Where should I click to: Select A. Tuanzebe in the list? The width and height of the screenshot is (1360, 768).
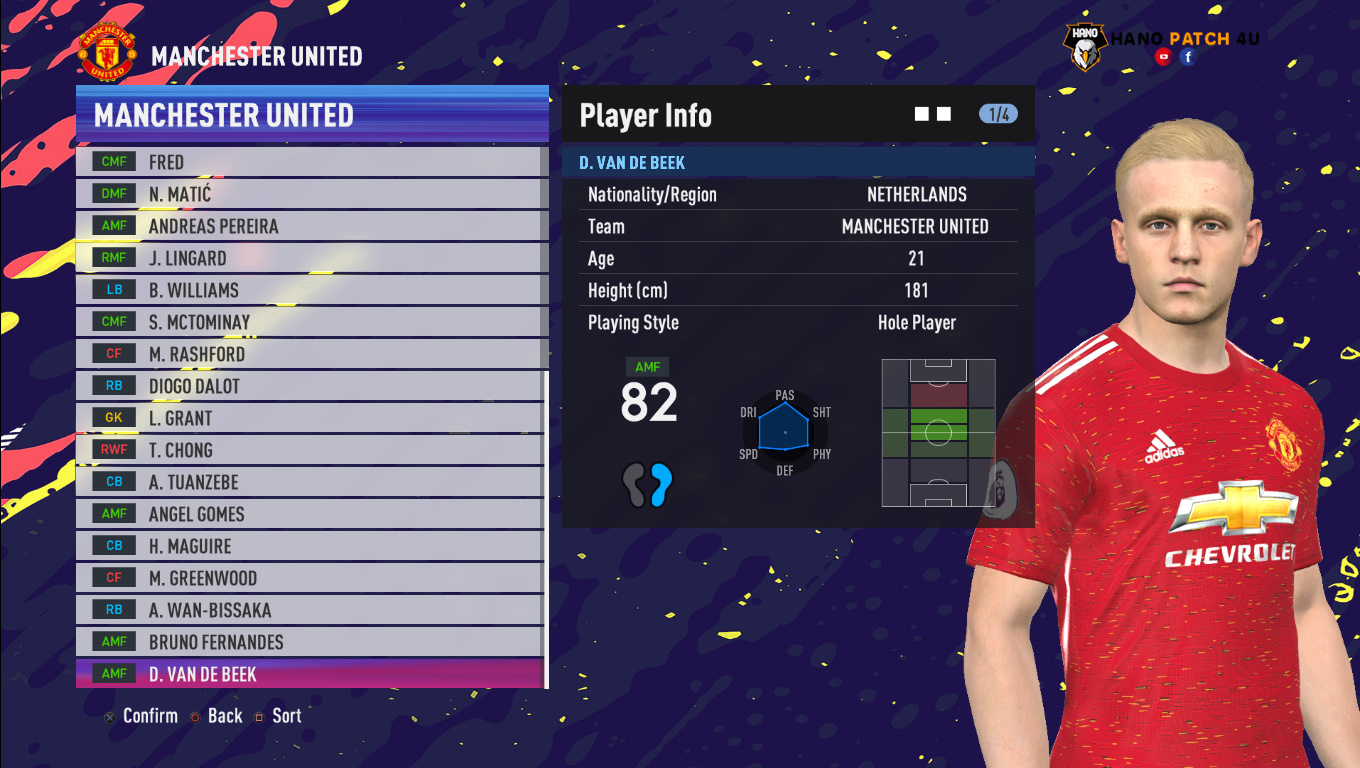(x=310, y=482)
